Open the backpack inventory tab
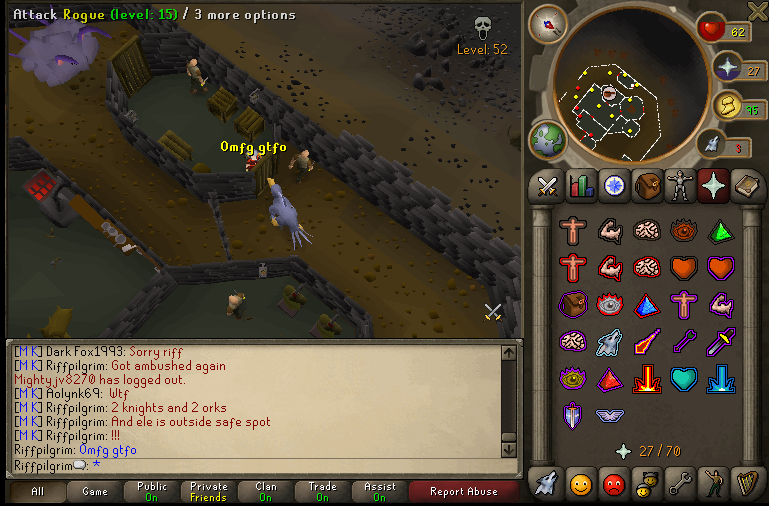This screenshot has width=769, height=506. 646,186
